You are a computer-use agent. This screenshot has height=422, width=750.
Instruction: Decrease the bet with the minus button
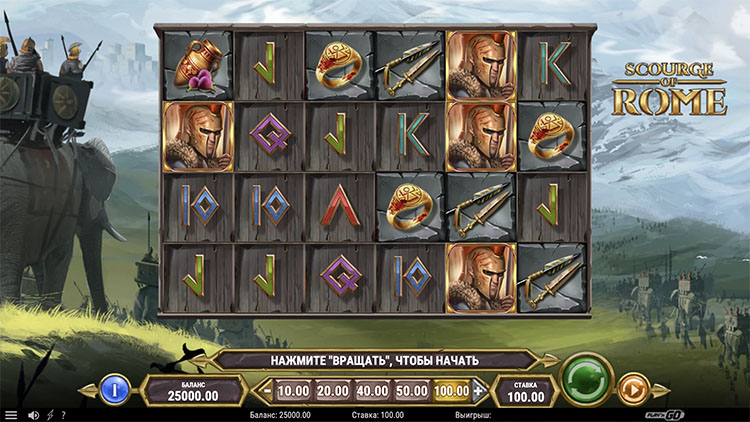(265, 390)
